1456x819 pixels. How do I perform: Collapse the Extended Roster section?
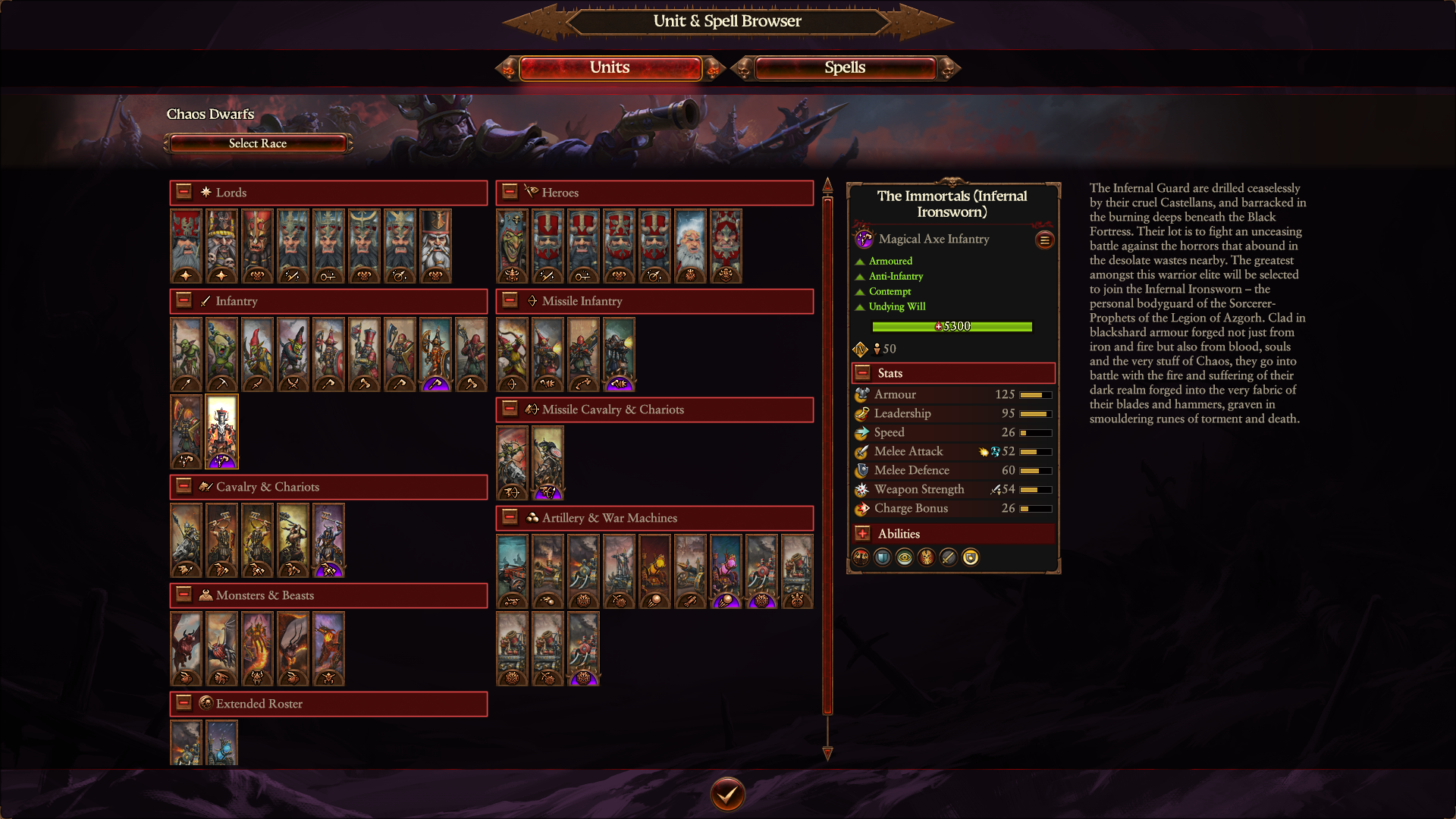(184, 703)
